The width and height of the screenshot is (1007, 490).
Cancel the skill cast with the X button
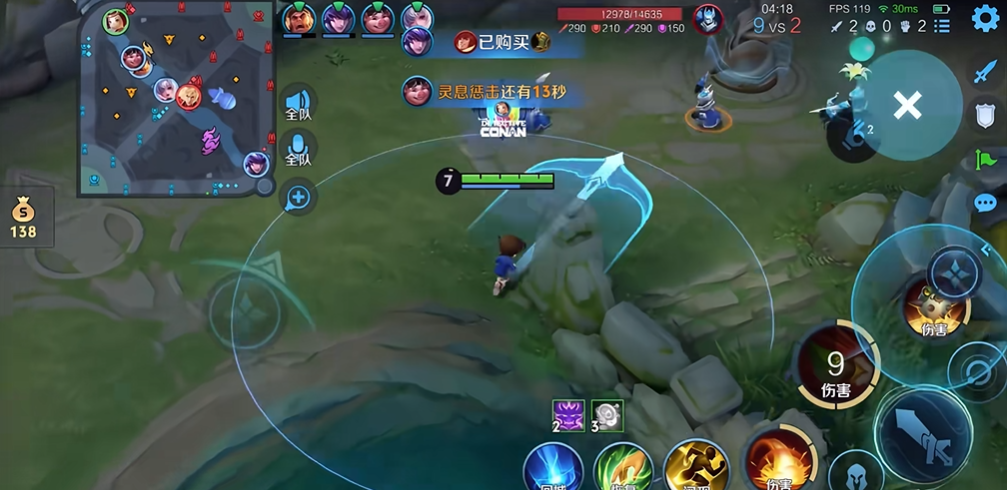(x=907, y=105)
